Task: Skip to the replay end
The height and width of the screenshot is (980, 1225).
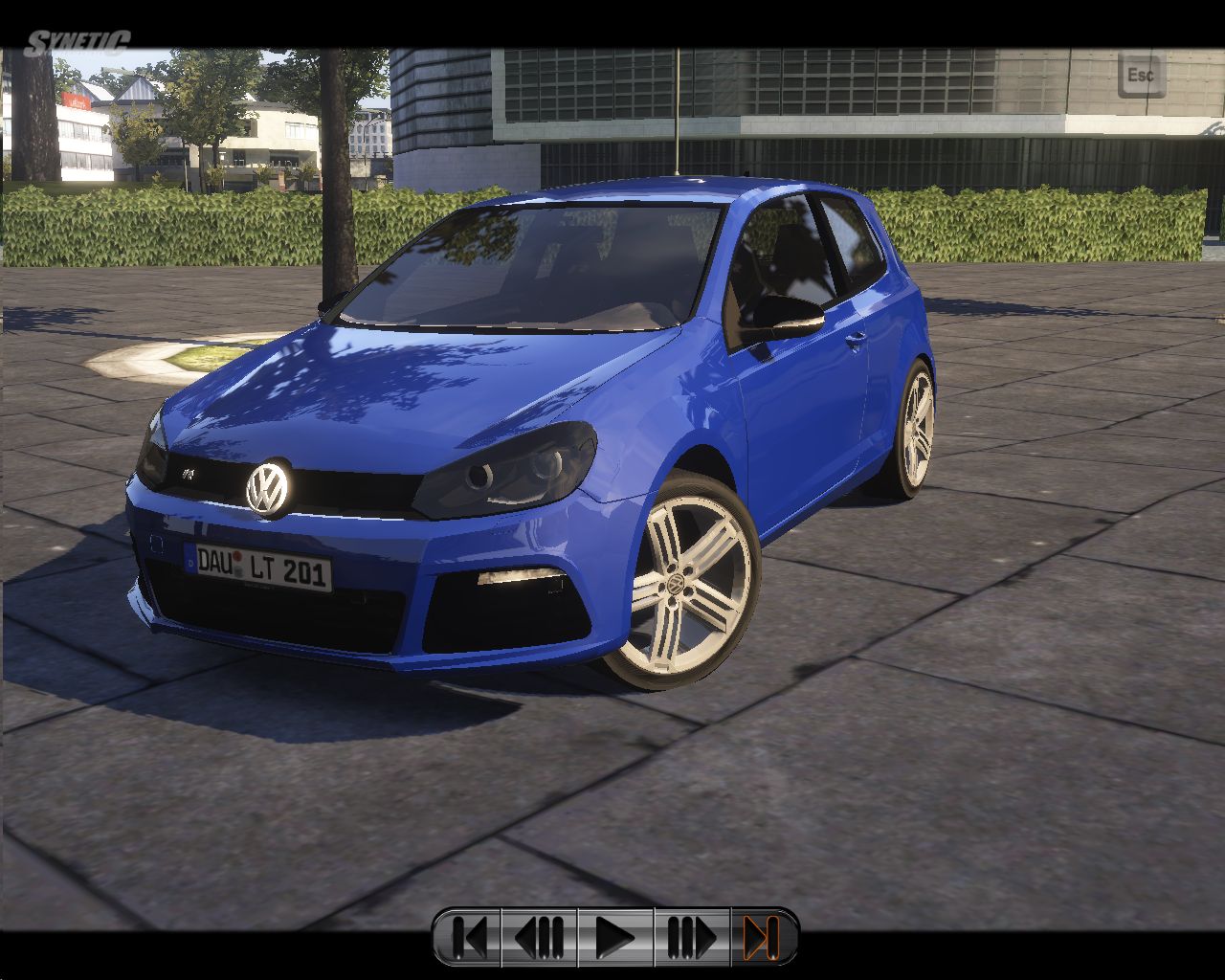Action: point(761,937)
